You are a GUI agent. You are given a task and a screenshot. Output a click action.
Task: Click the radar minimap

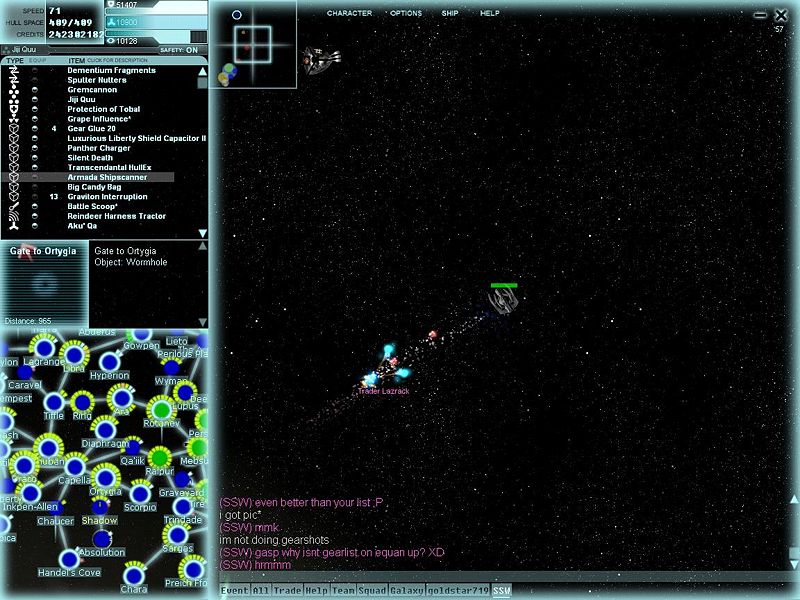(254, 44)
